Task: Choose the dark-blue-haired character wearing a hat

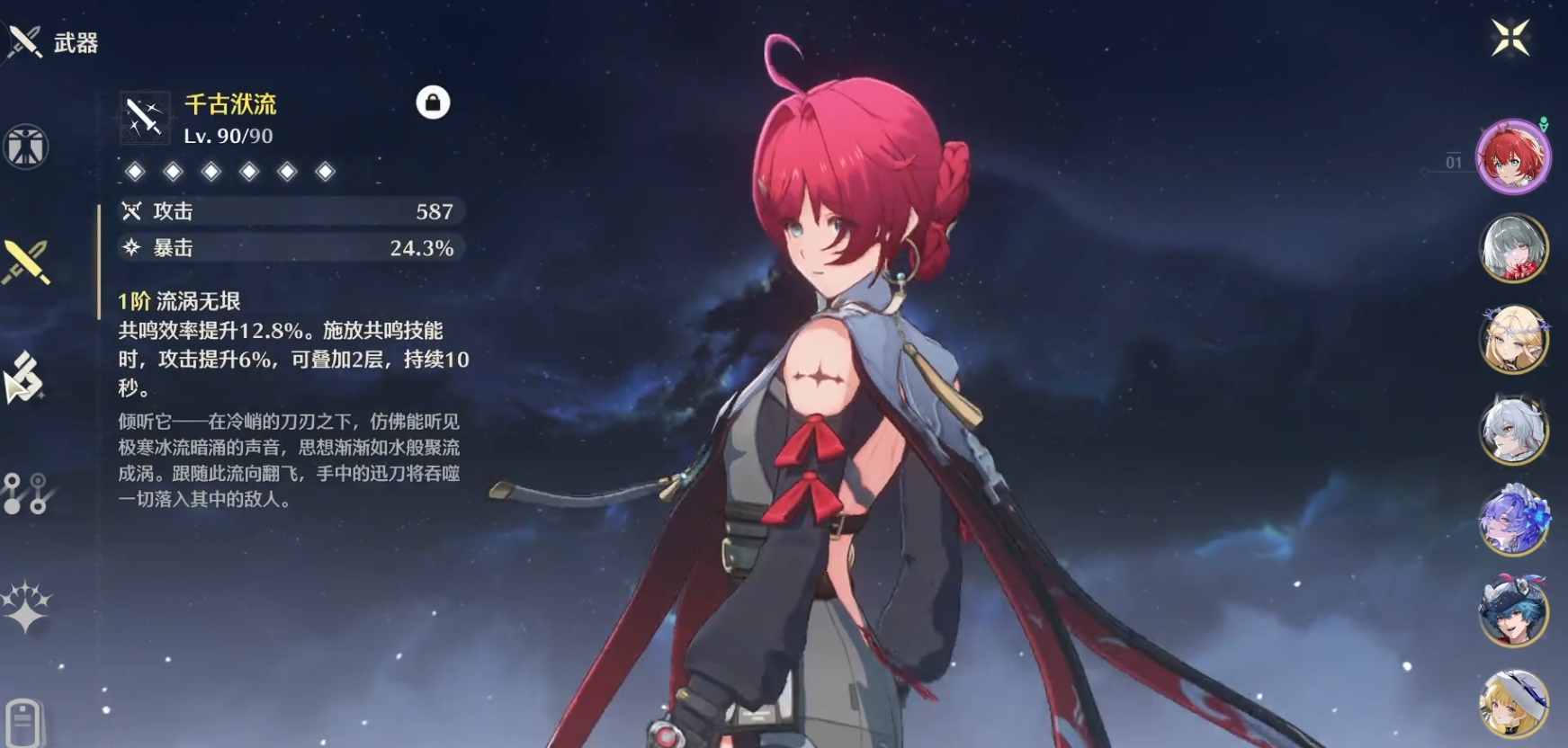Action: (x=1514, y=611)
